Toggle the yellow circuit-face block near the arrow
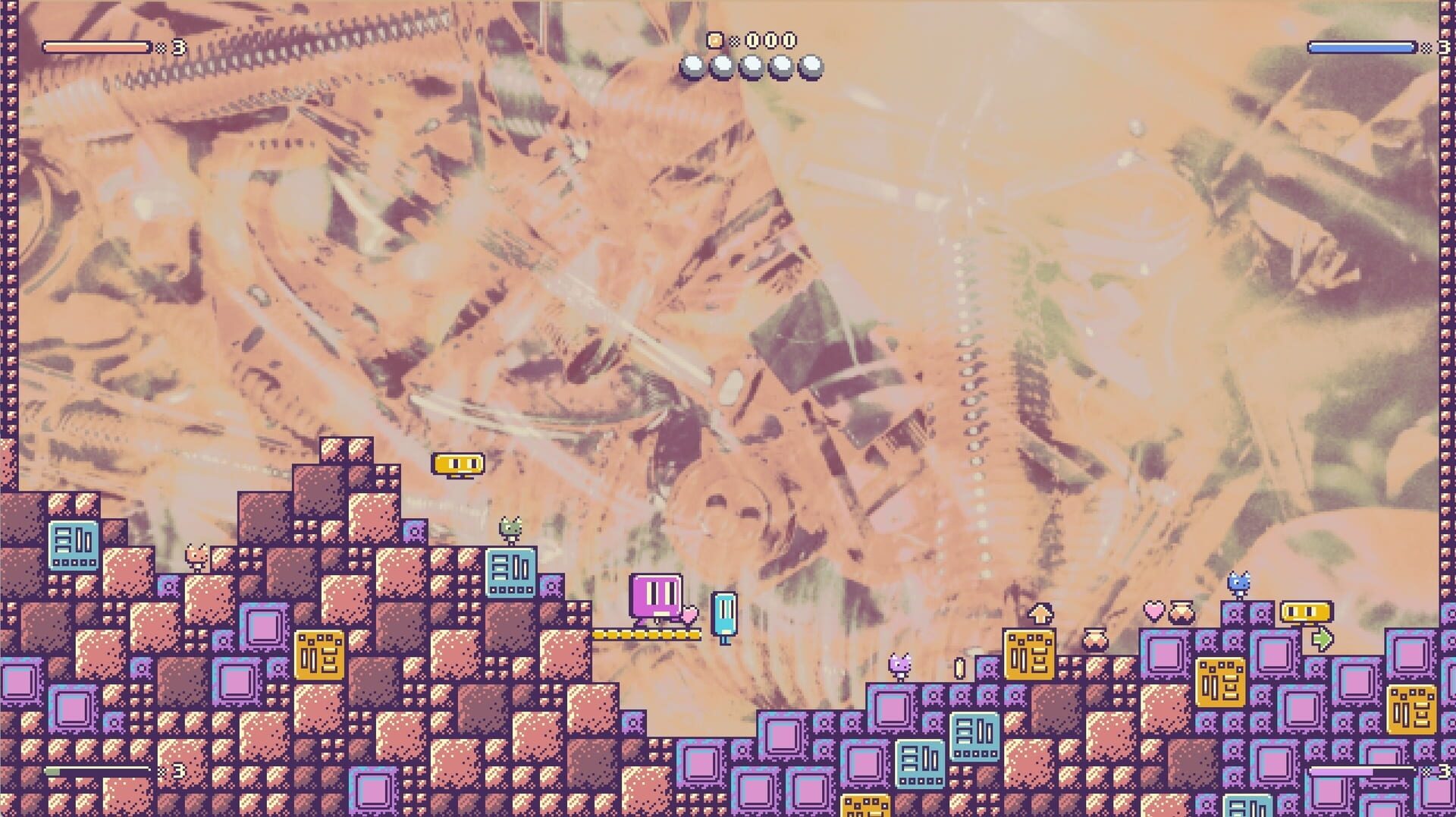 pos(1028,655)
